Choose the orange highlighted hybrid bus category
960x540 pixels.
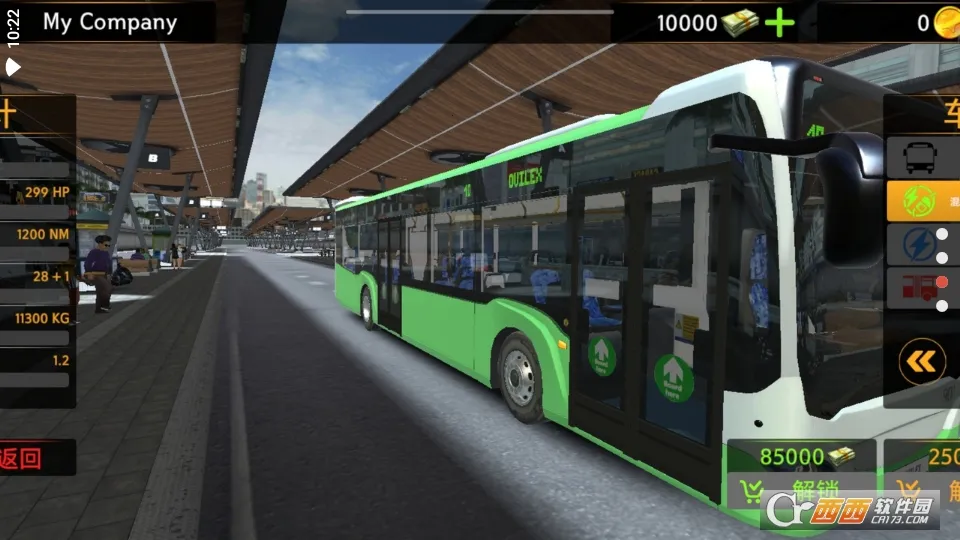click(x=920, y=201)
